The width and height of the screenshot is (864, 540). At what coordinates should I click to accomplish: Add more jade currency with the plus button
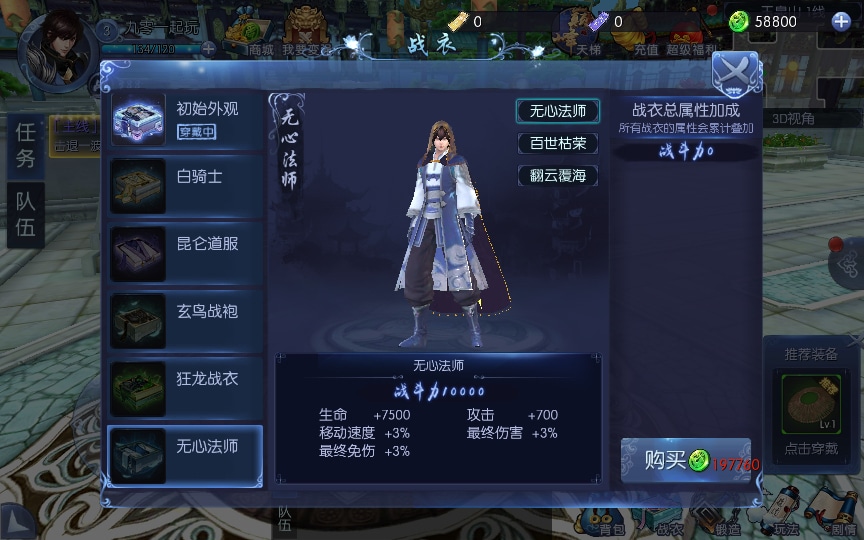(x=841, y=21)
